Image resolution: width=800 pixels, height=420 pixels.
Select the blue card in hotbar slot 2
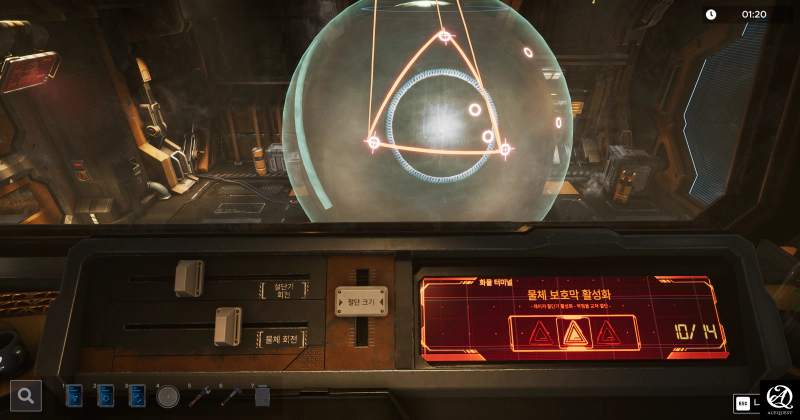(x=106, y=396)
